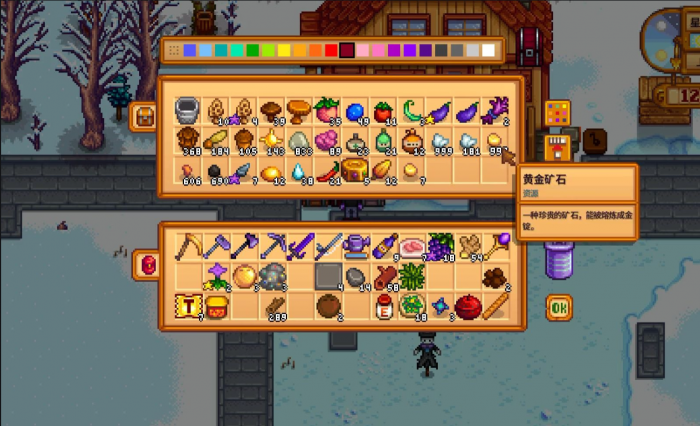Toggle the chest color picker button
This screenshot has width=700, height=426.
tap(558, 113)
